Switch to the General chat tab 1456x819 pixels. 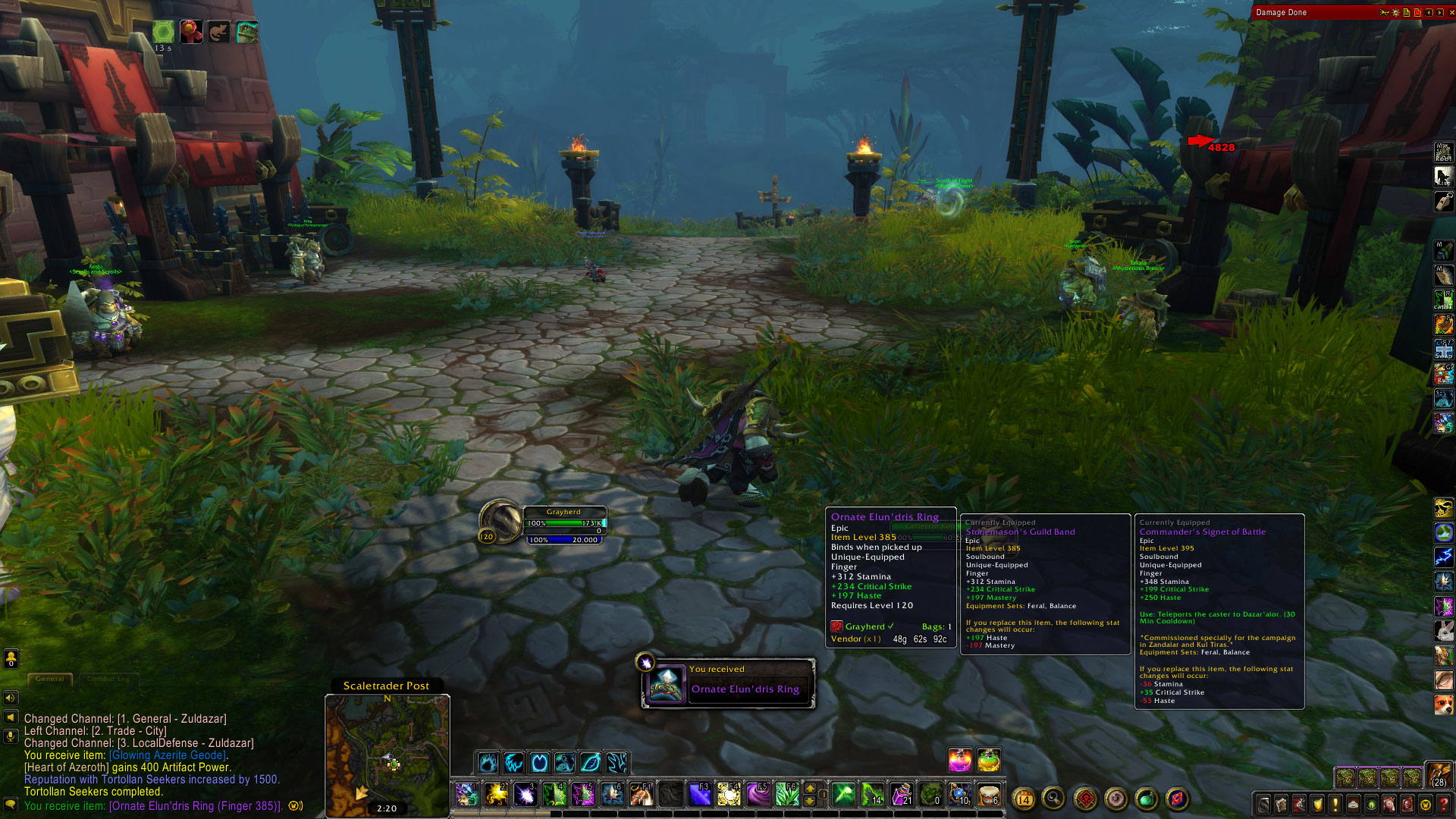point(50,679)
